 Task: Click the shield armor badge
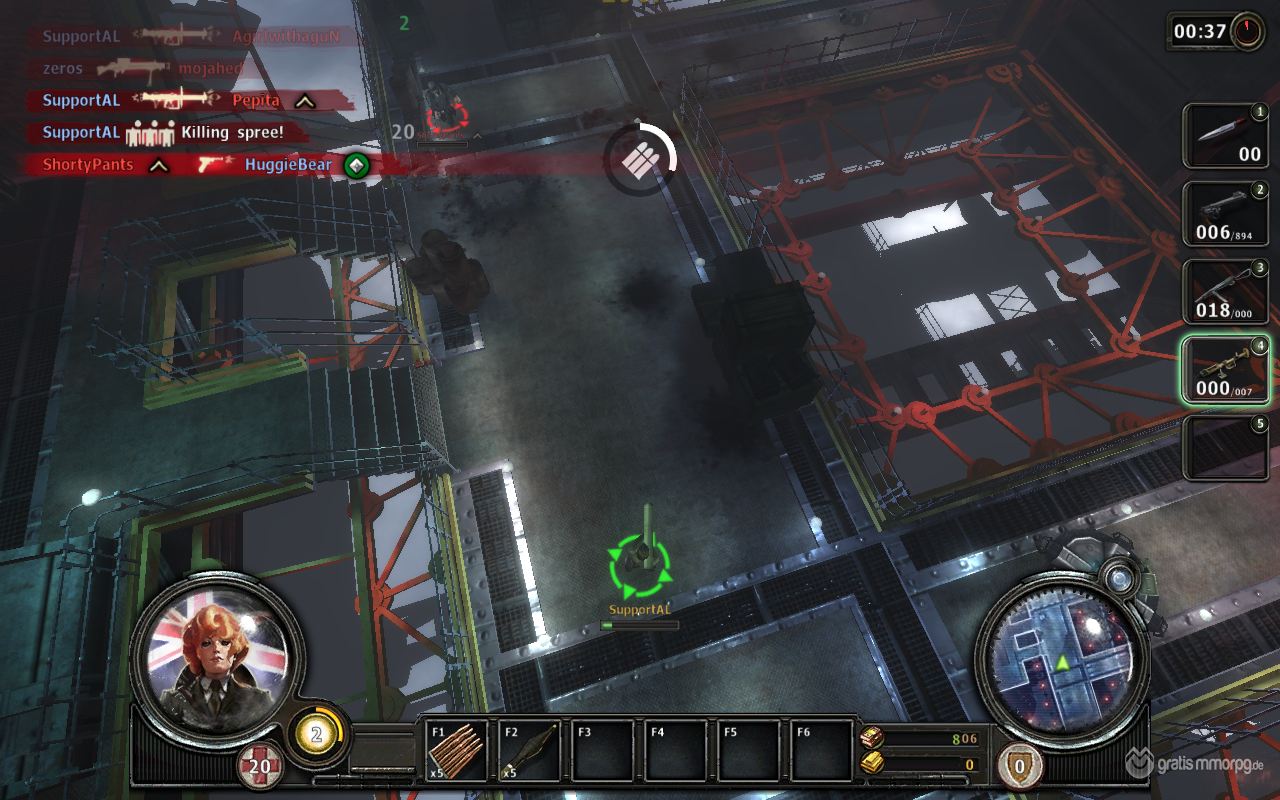pos(1019,768)
